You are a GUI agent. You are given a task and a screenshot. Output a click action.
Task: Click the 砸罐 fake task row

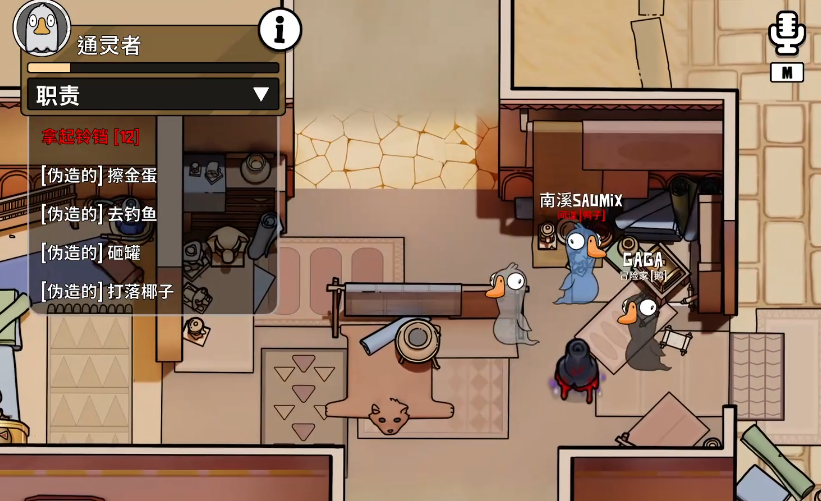tap(91, 253)
